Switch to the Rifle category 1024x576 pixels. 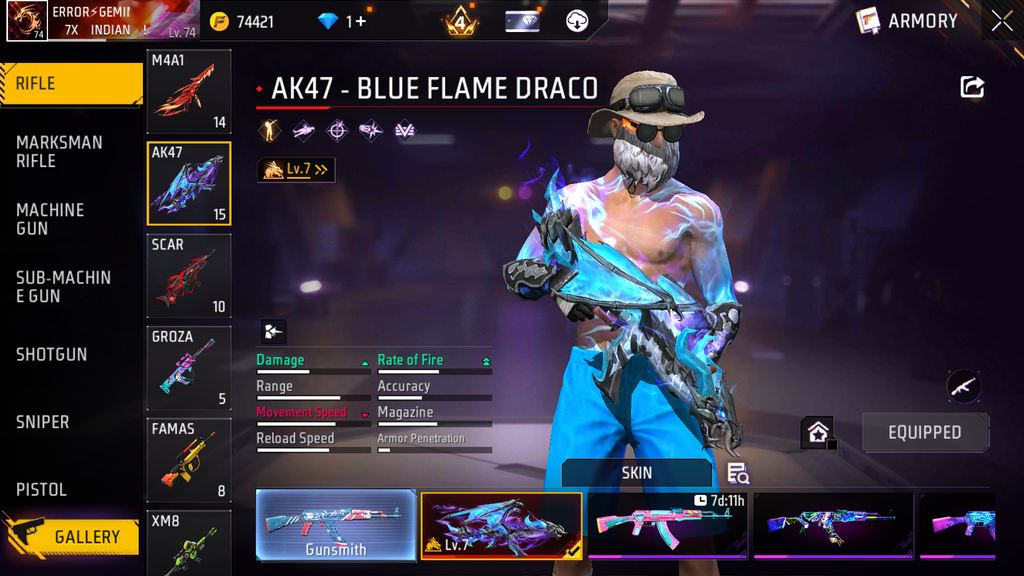click(70, 84)
